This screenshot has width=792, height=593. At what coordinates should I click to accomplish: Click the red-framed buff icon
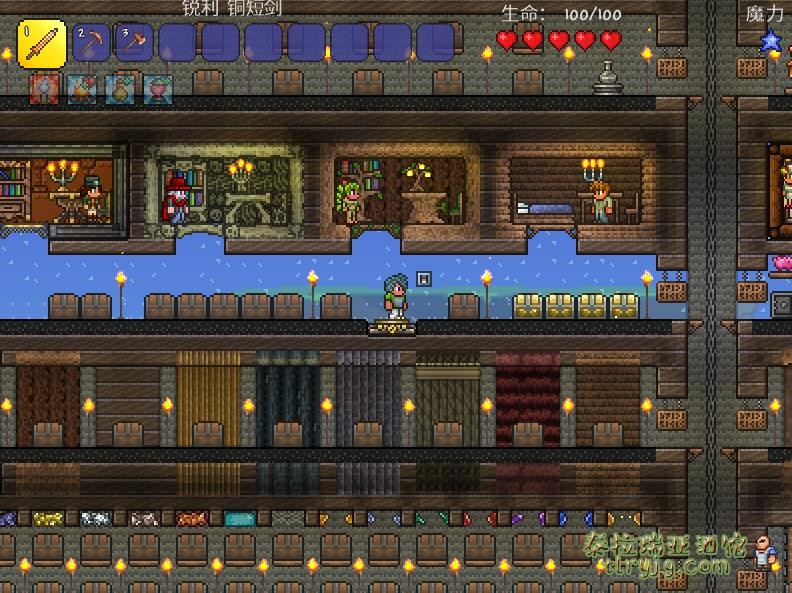pyautogui.click(x=44, y=89)
